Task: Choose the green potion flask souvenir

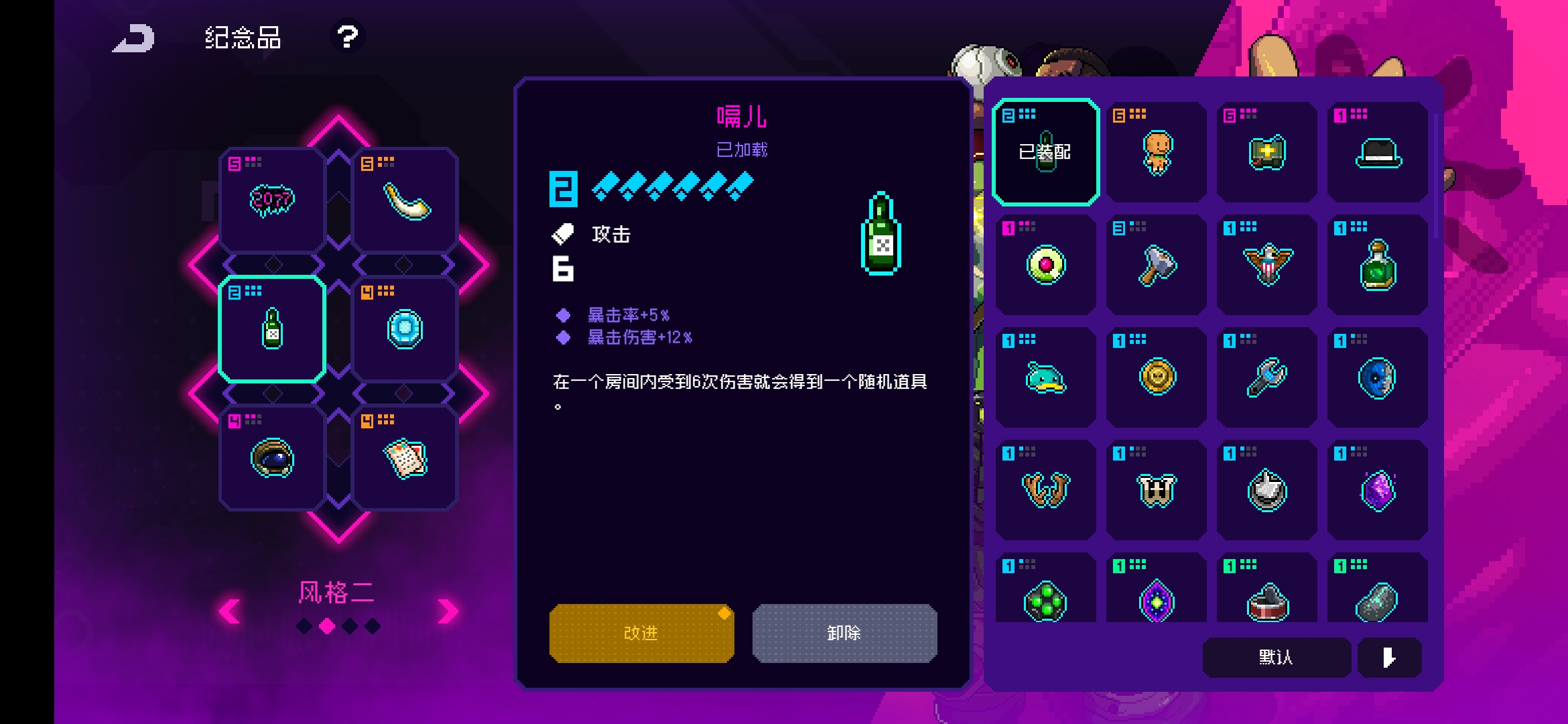Action: pyautogui.click(x=1378, y=265)
